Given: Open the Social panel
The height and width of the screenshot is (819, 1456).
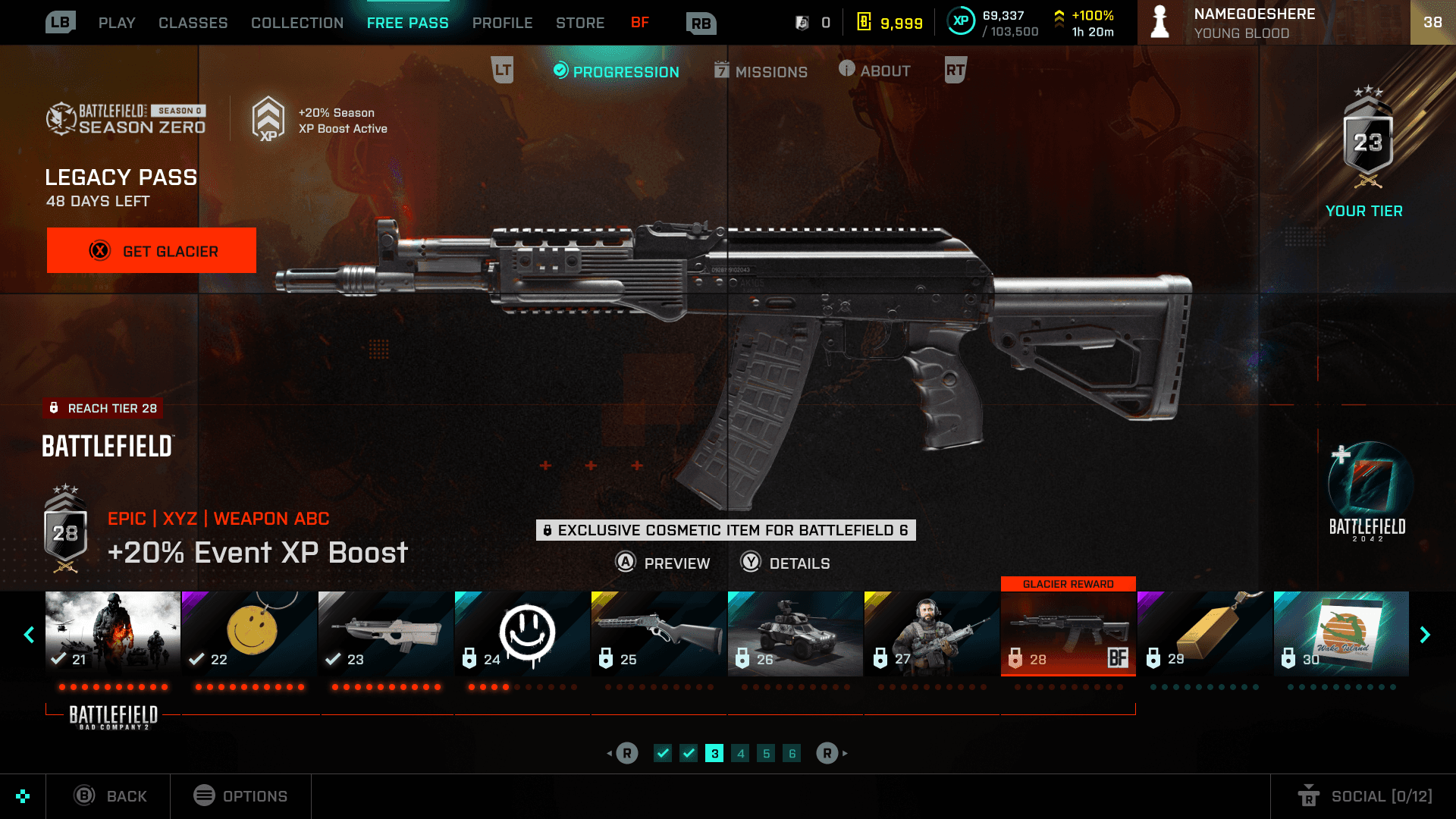Looking at the screenshot, I should (1365, 796).
